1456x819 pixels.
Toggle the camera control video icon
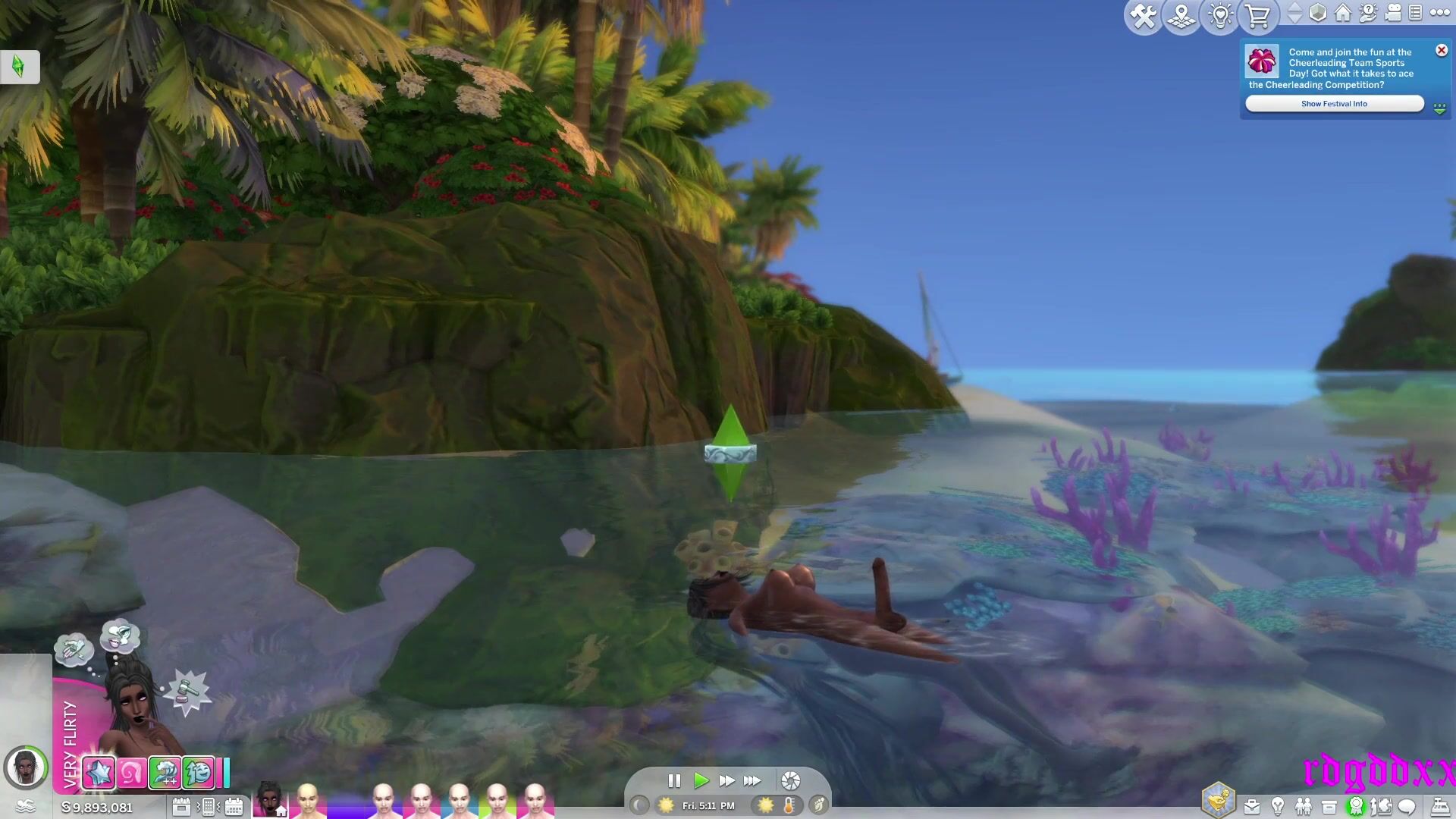(1393, 13)
